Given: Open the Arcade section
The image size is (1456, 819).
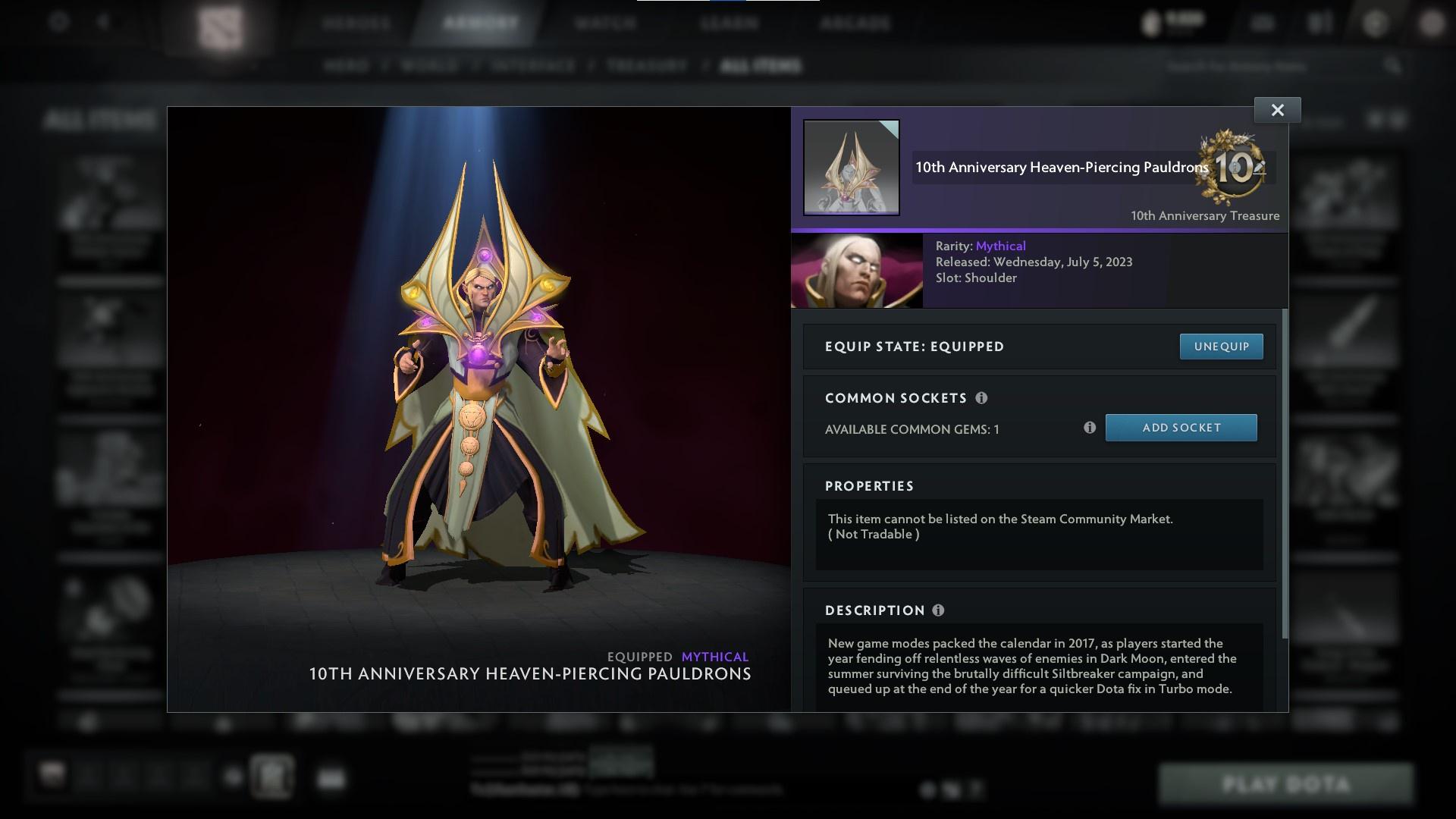Looking at the screenshot, I should coord(855,23).
